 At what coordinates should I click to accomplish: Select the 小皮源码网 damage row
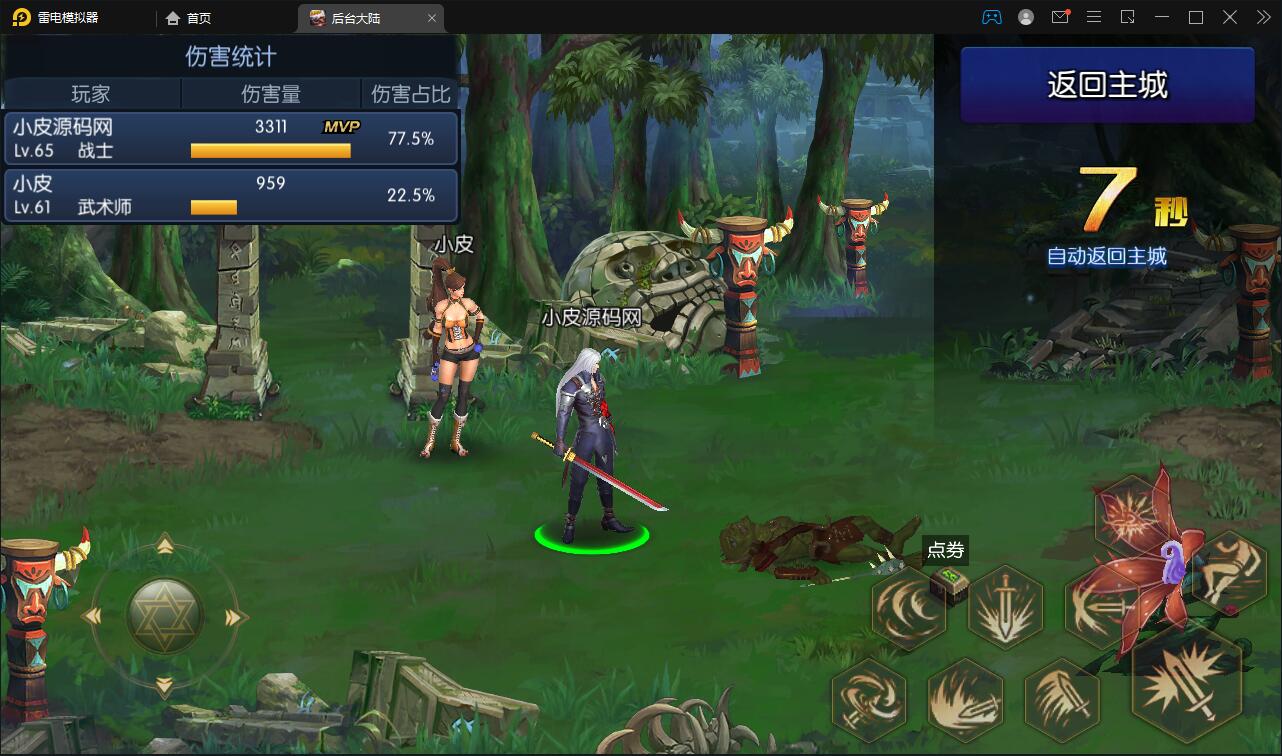[231, 138]
